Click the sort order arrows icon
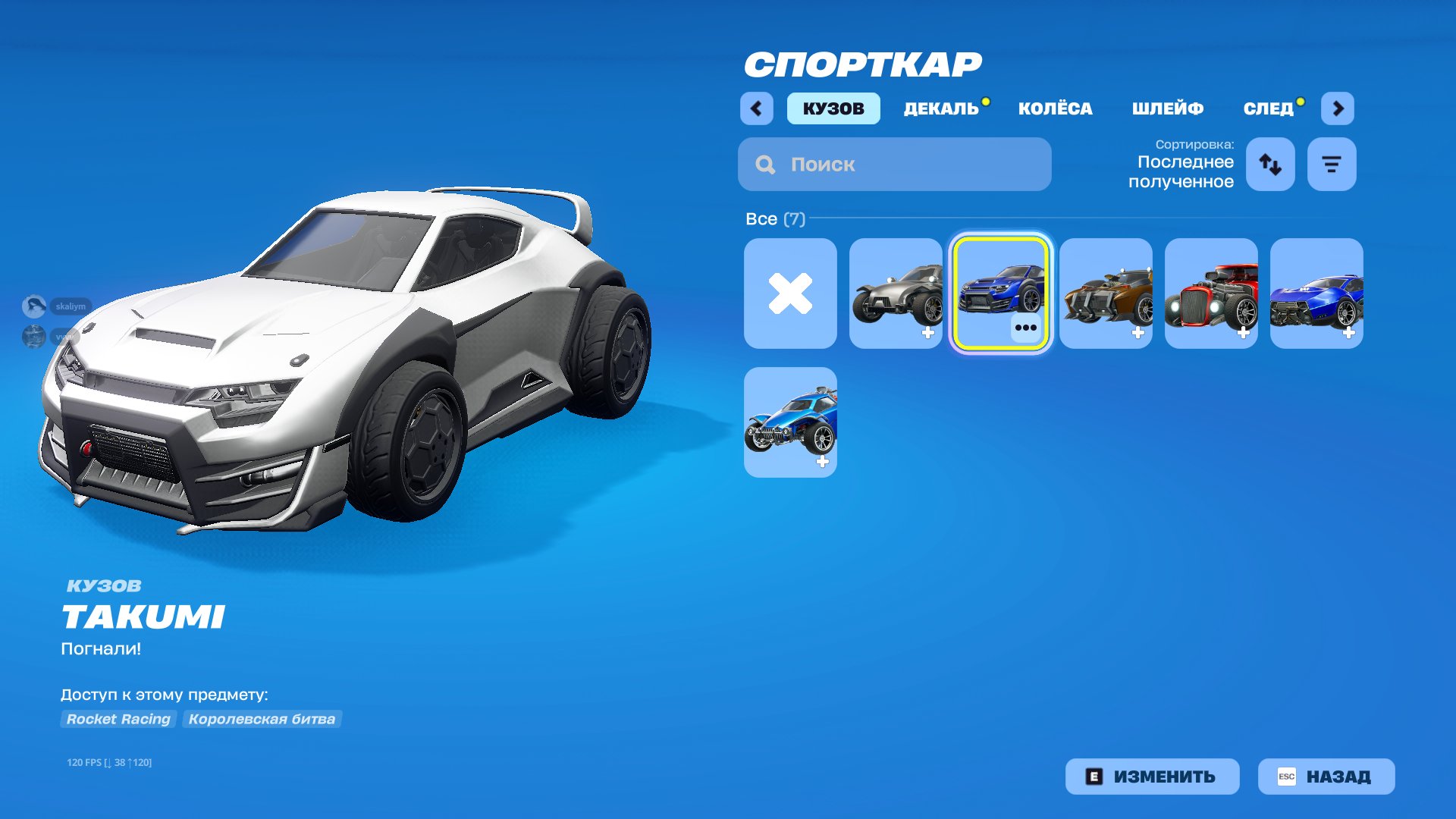Screen dimensions: 1456x819 point(1269,164)
